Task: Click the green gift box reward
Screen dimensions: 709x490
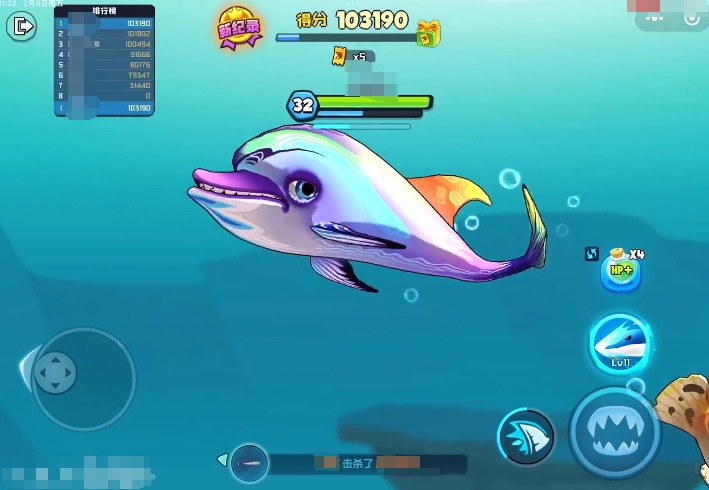Action: [429, 33]
